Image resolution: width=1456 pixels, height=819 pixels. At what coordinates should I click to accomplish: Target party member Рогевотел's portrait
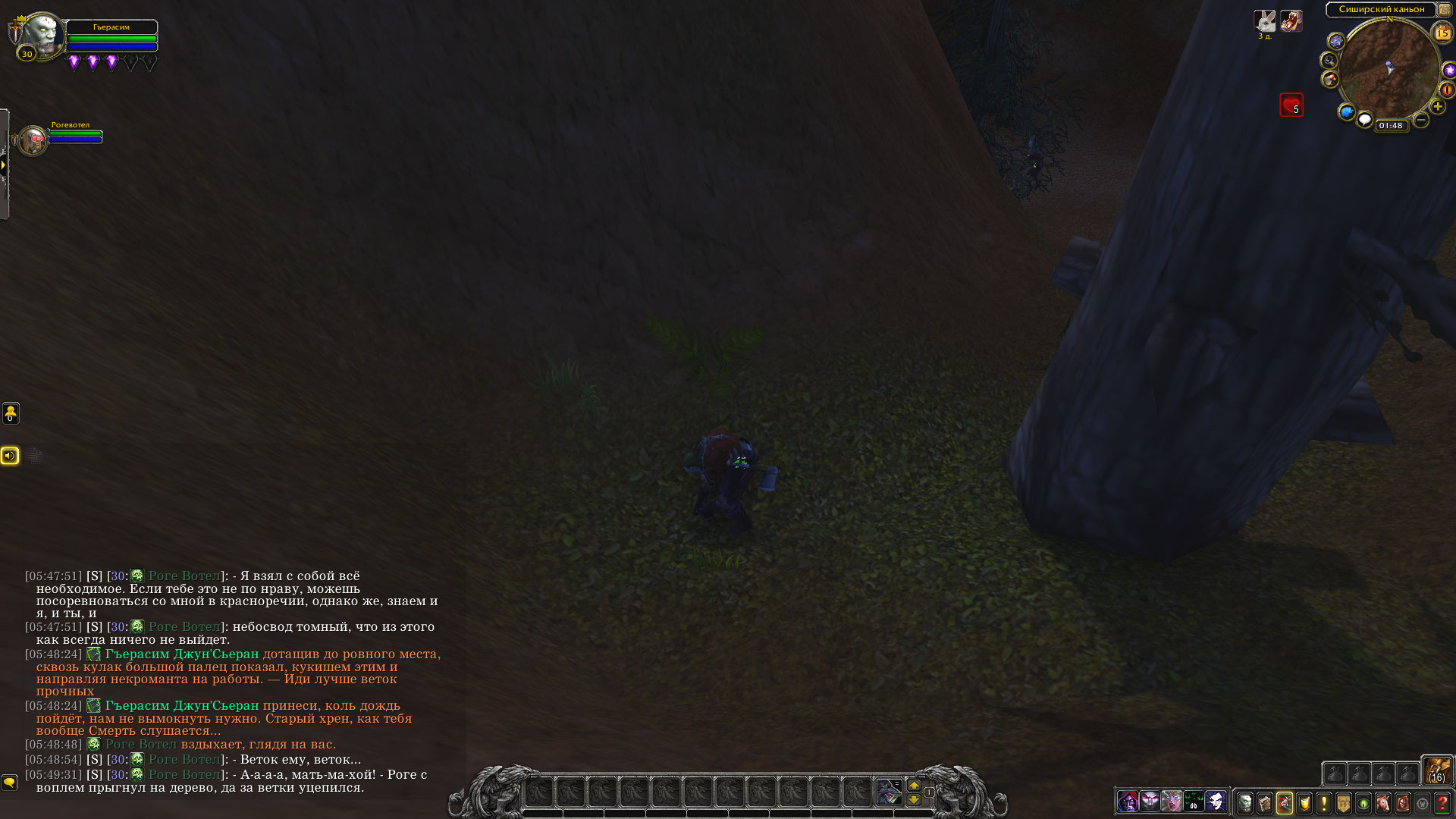(x=33, y=140)
